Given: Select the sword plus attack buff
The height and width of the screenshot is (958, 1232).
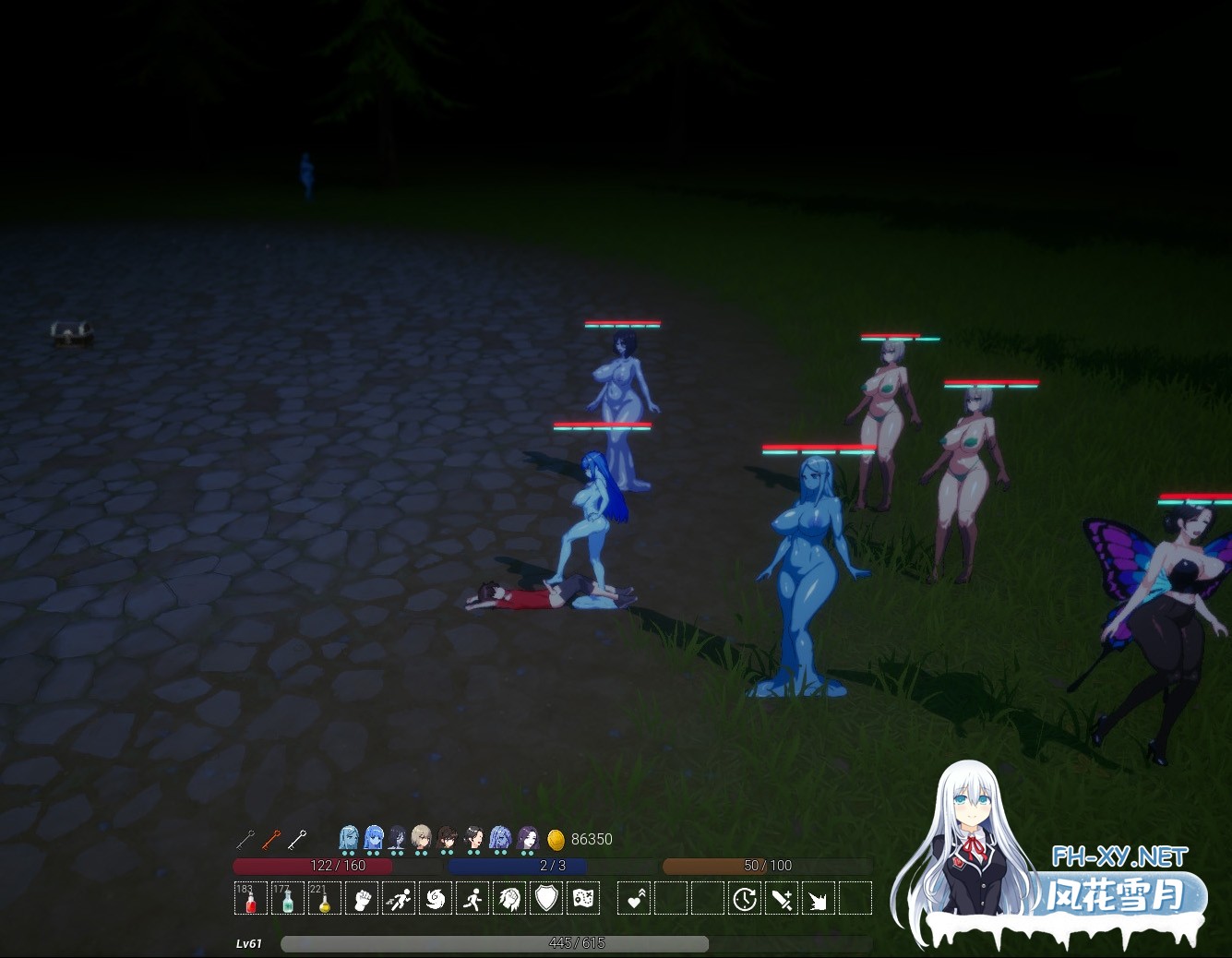Looking at the screenshot, I should tap(782, 898).
